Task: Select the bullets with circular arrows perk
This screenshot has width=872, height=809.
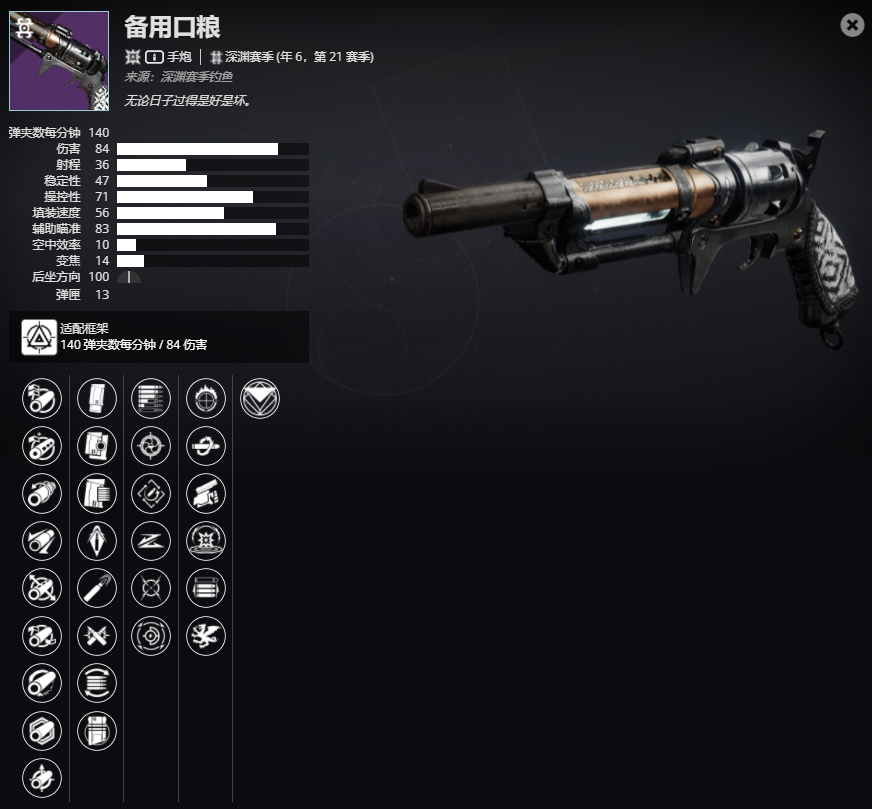Action: 96,681
